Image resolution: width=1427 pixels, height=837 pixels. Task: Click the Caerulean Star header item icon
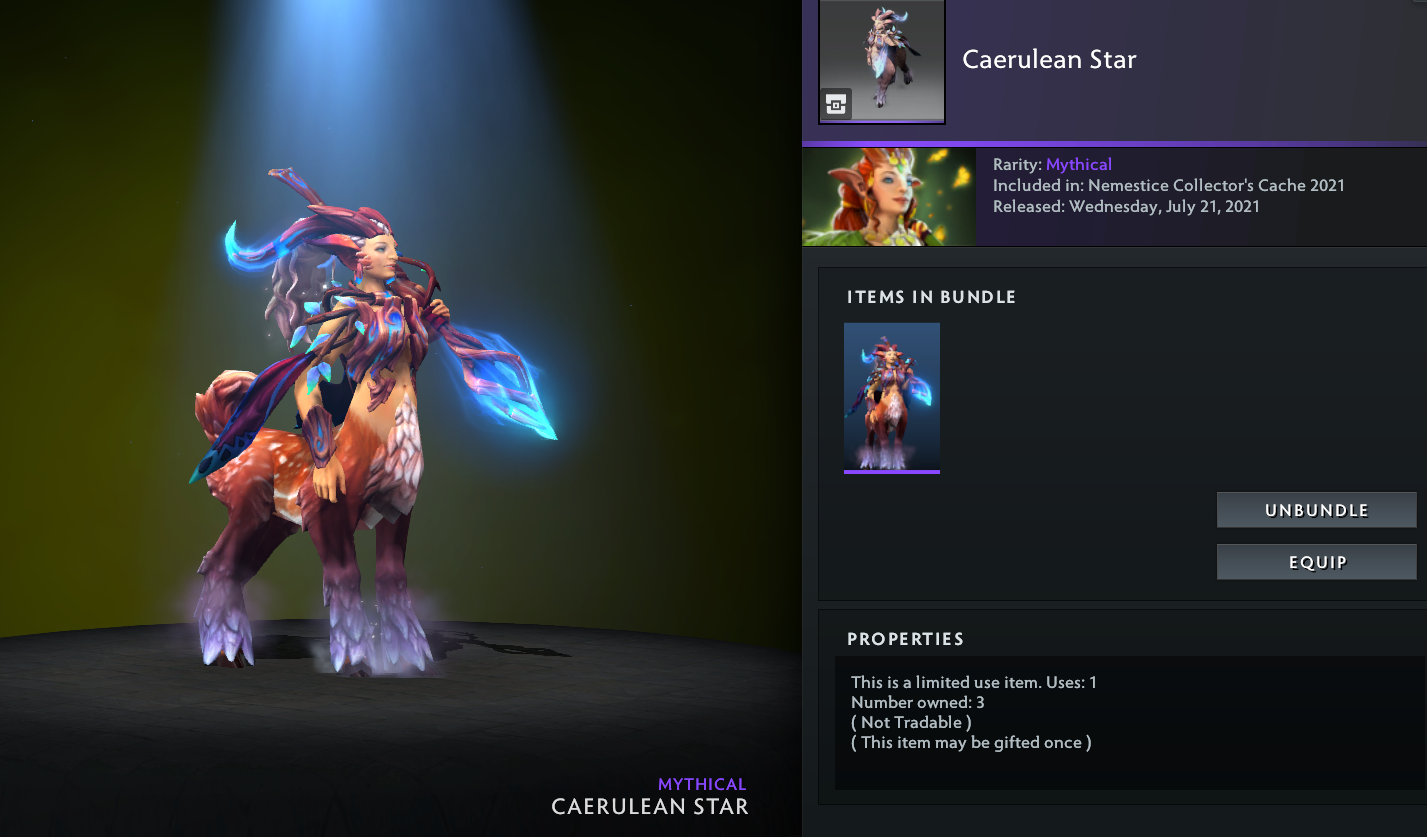(882, 61)
